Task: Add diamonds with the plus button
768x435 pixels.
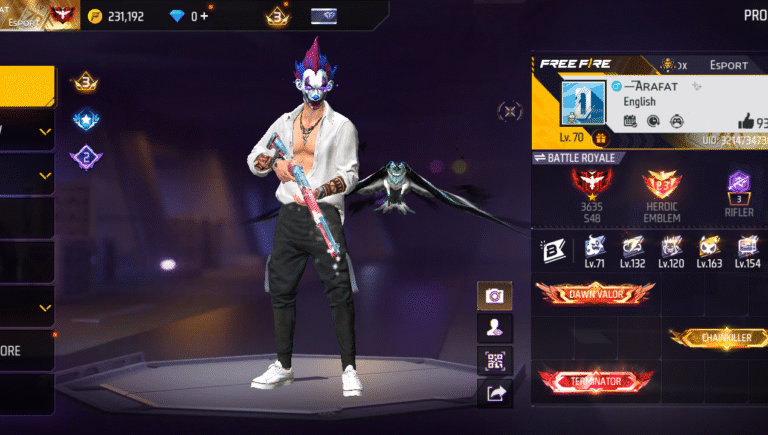Action: pyautogui.click(x=205, y=16)
